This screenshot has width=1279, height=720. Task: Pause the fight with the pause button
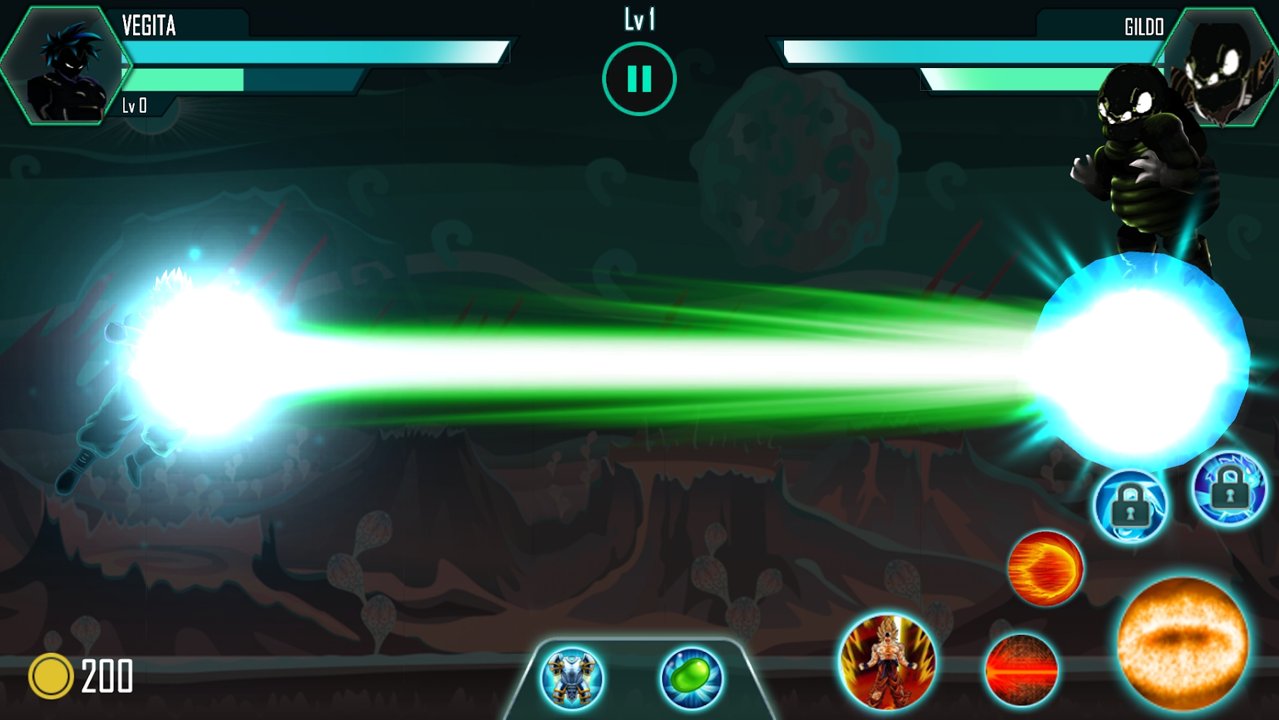tap(639, 78)
